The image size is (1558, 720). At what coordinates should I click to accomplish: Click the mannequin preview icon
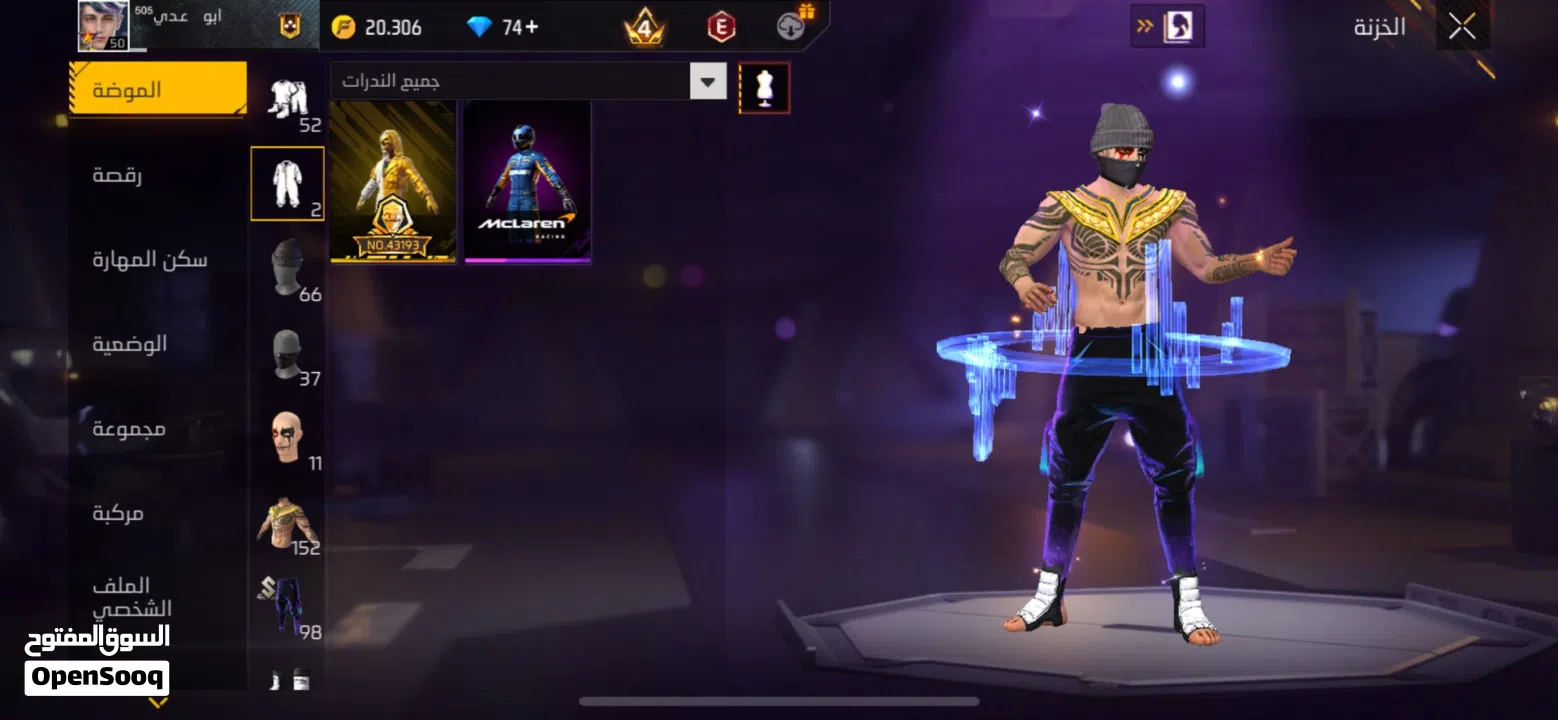point(764,88)
